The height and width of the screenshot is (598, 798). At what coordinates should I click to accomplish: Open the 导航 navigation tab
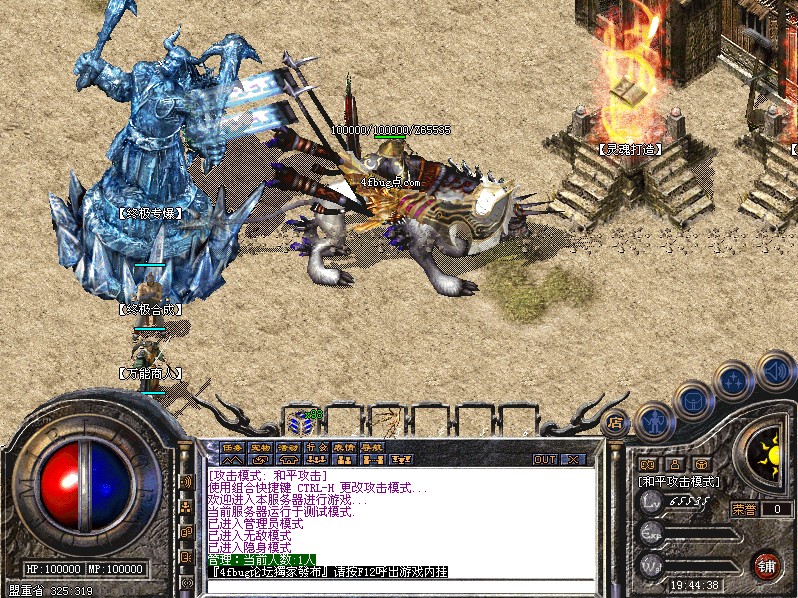click(372, 447)
